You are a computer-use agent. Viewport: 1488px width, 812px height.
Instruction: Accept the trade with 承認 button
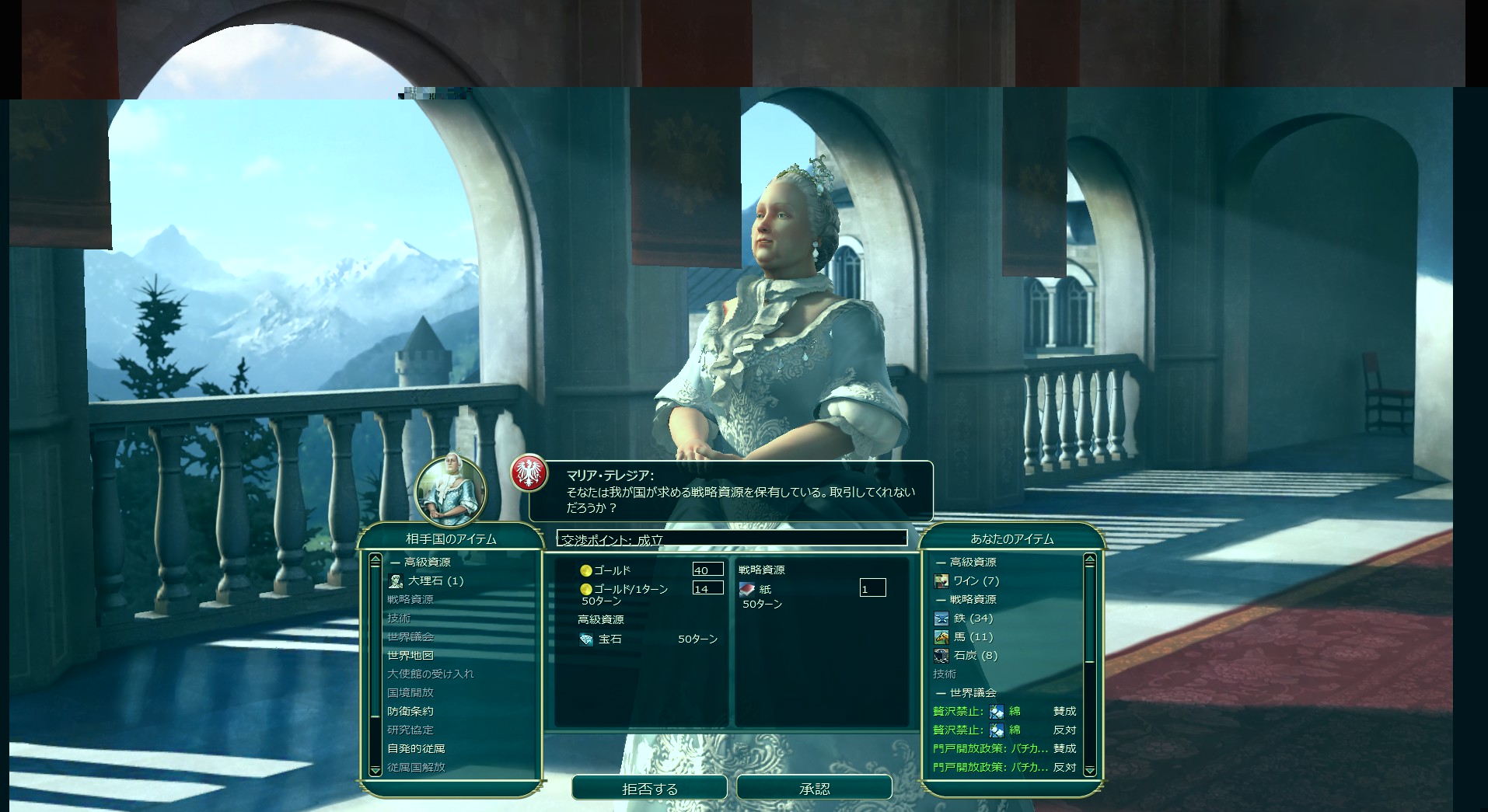coord(813,788)
